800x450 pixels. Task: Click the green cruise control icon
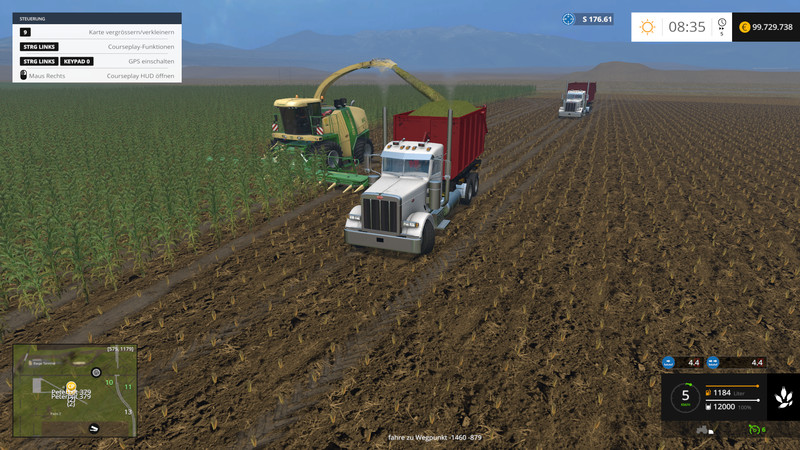[x=753, y=429]
